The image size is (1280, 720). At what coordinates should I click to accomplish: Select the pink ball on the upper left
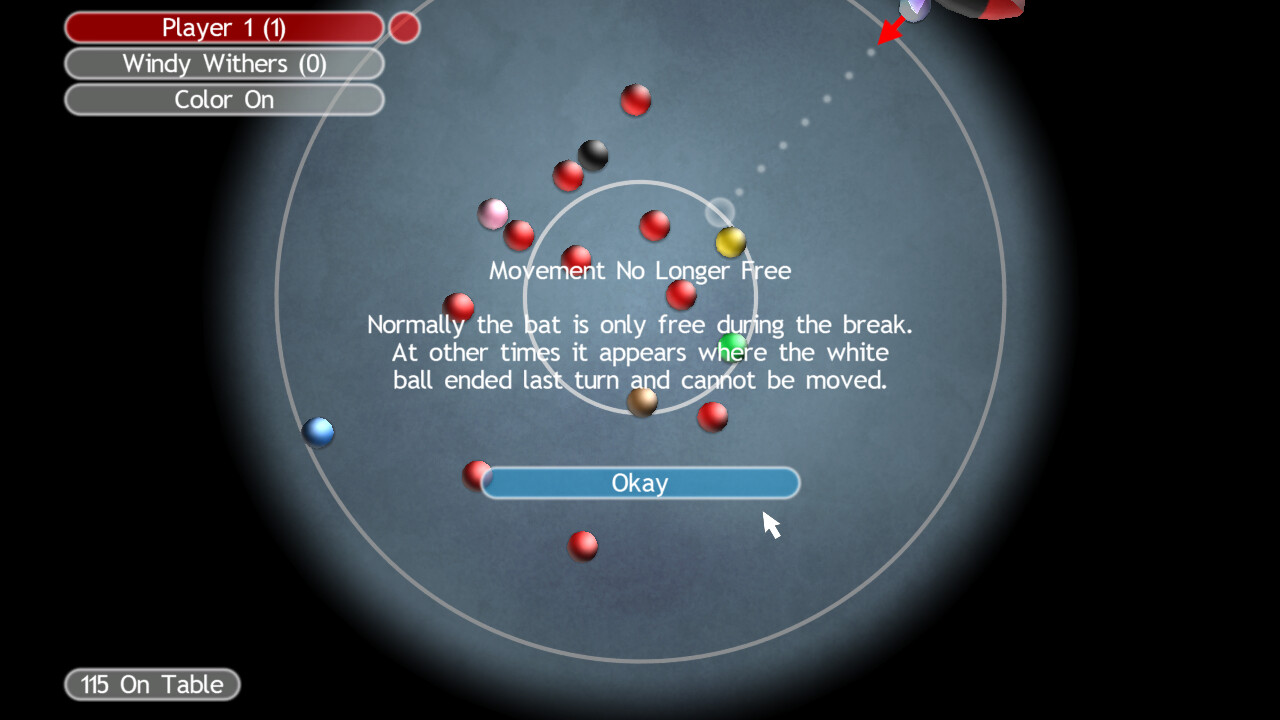pyautogui.click(x=493, y=213)
